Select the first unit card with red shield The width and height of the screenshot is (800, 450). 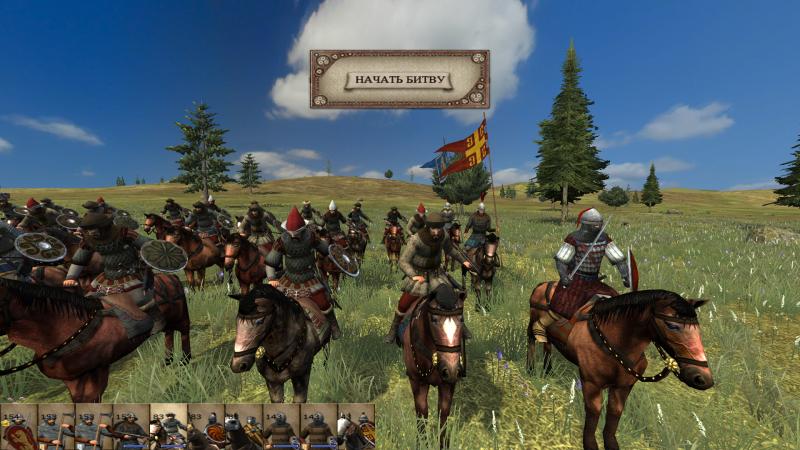coord(18,428)
